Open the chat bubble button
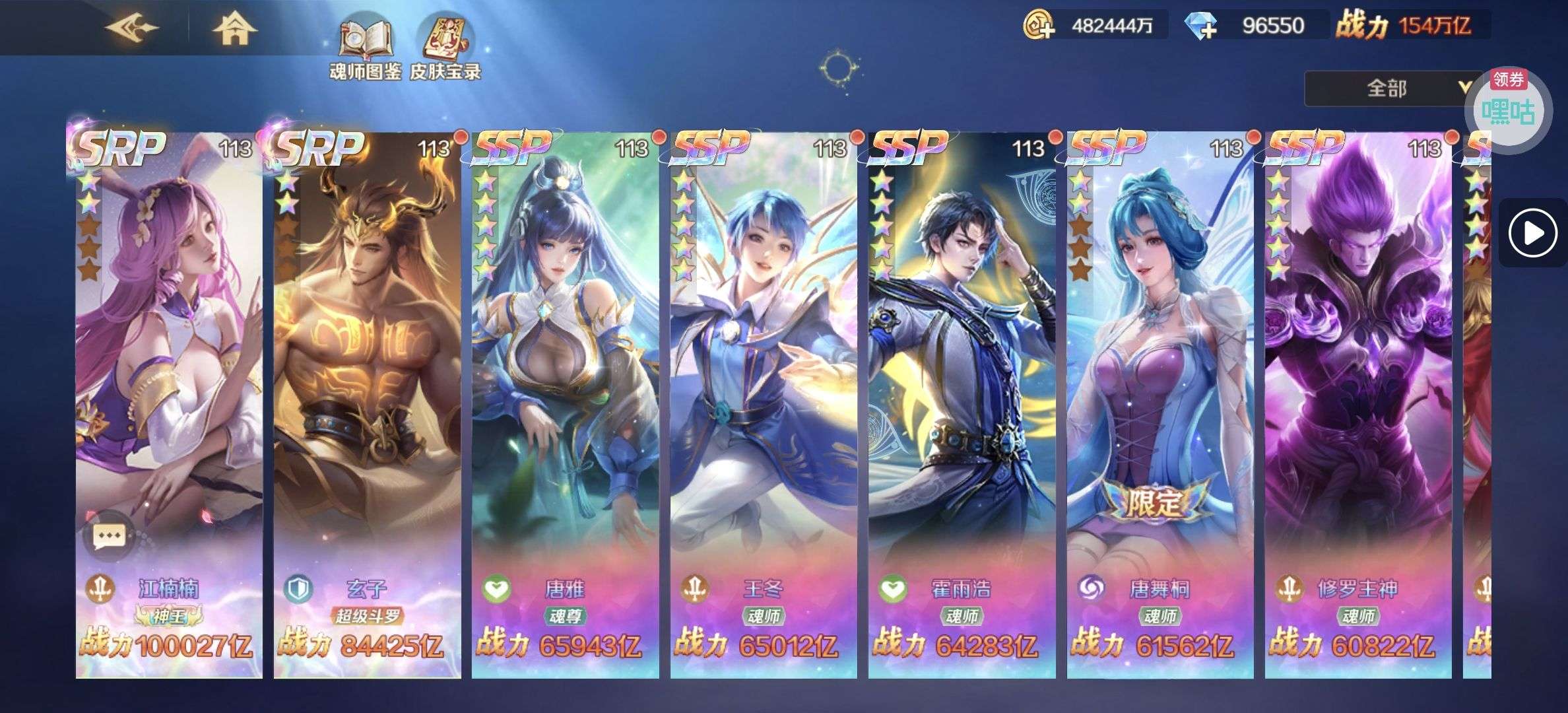 (109, 536)
